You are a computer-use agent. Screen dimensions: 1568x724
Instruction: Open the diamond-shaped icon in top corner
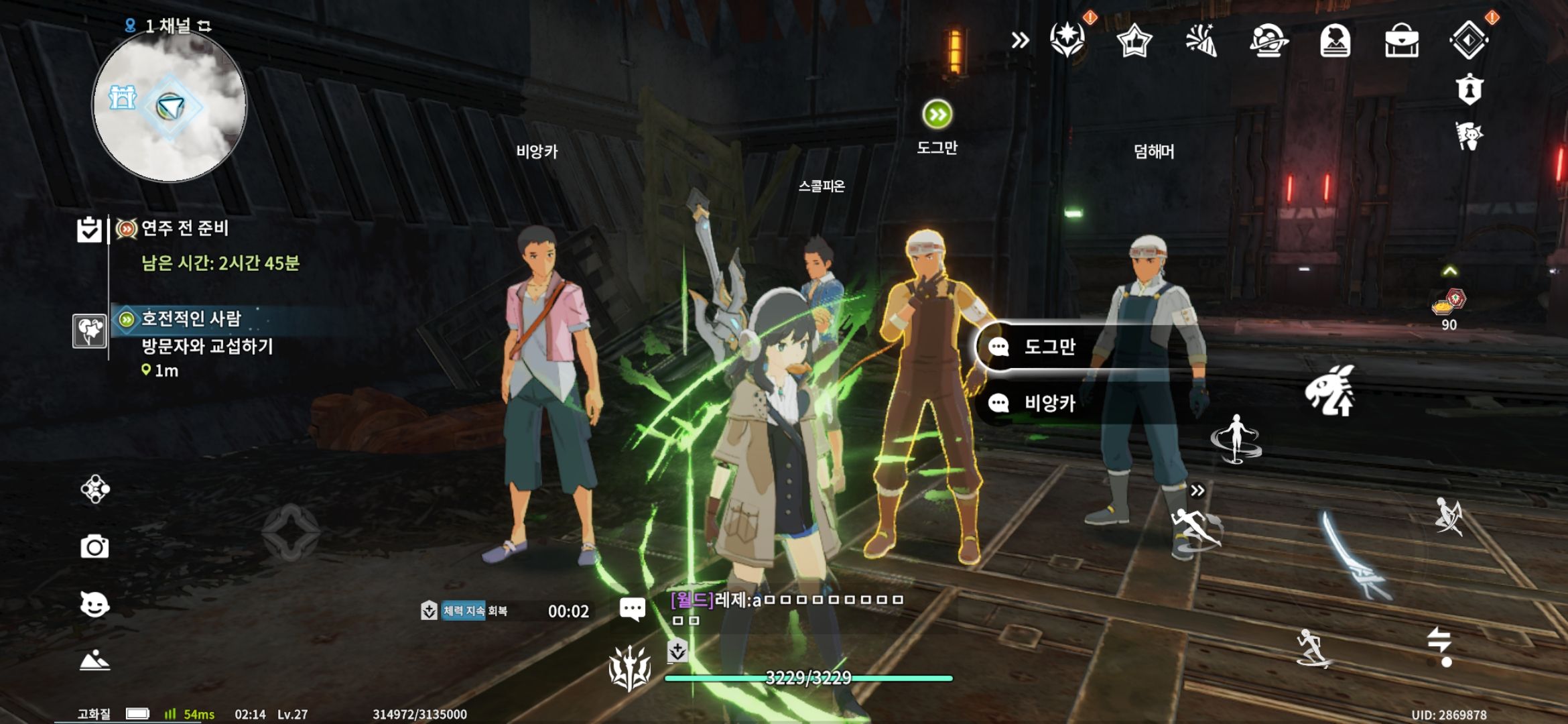[1468, 40]
